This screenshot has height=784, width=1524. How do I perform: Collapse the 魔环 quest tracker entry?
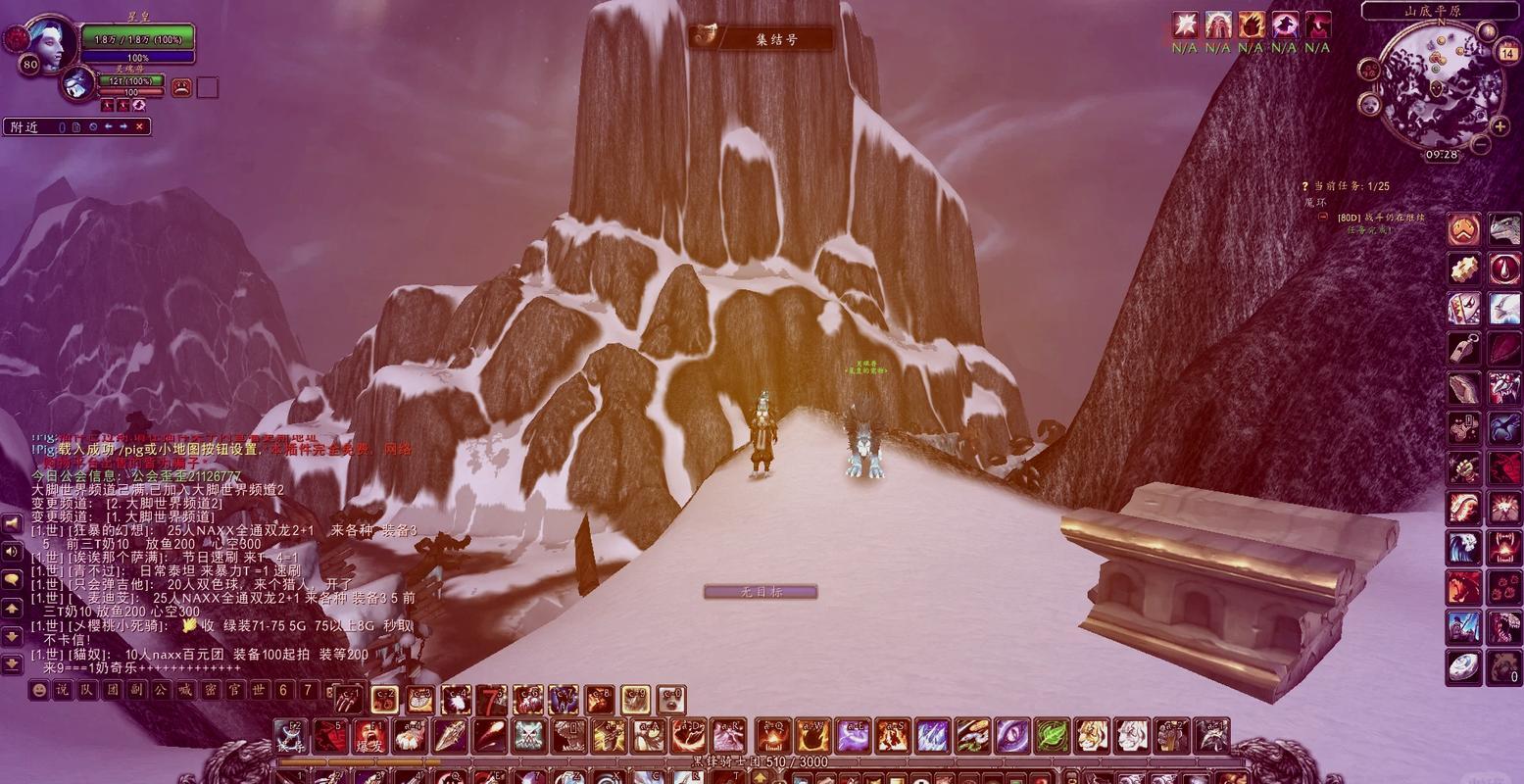tap(1322, 217)
